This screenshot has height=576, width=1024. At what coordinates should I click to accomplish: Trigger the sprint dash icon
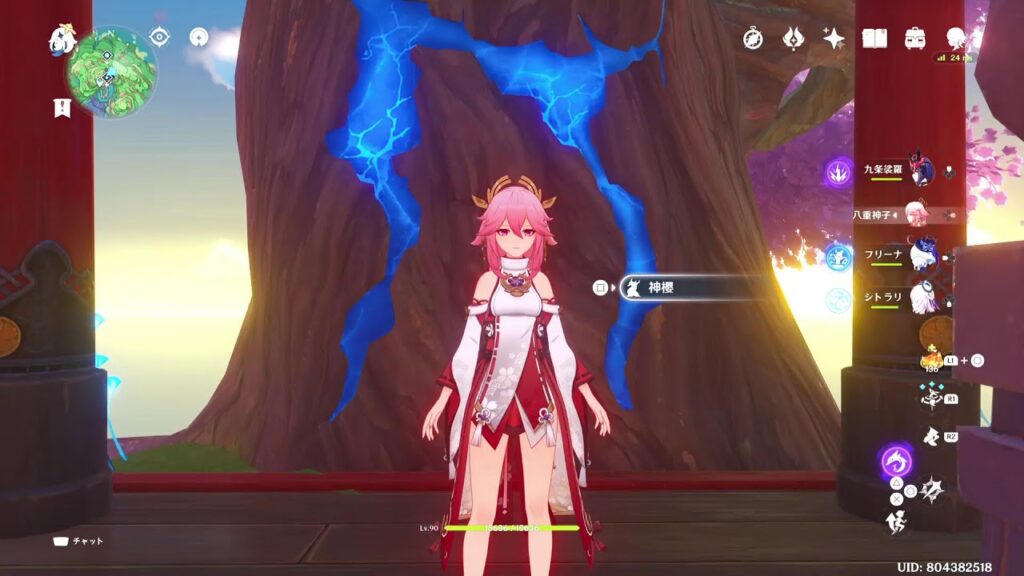tap(896, 520)
